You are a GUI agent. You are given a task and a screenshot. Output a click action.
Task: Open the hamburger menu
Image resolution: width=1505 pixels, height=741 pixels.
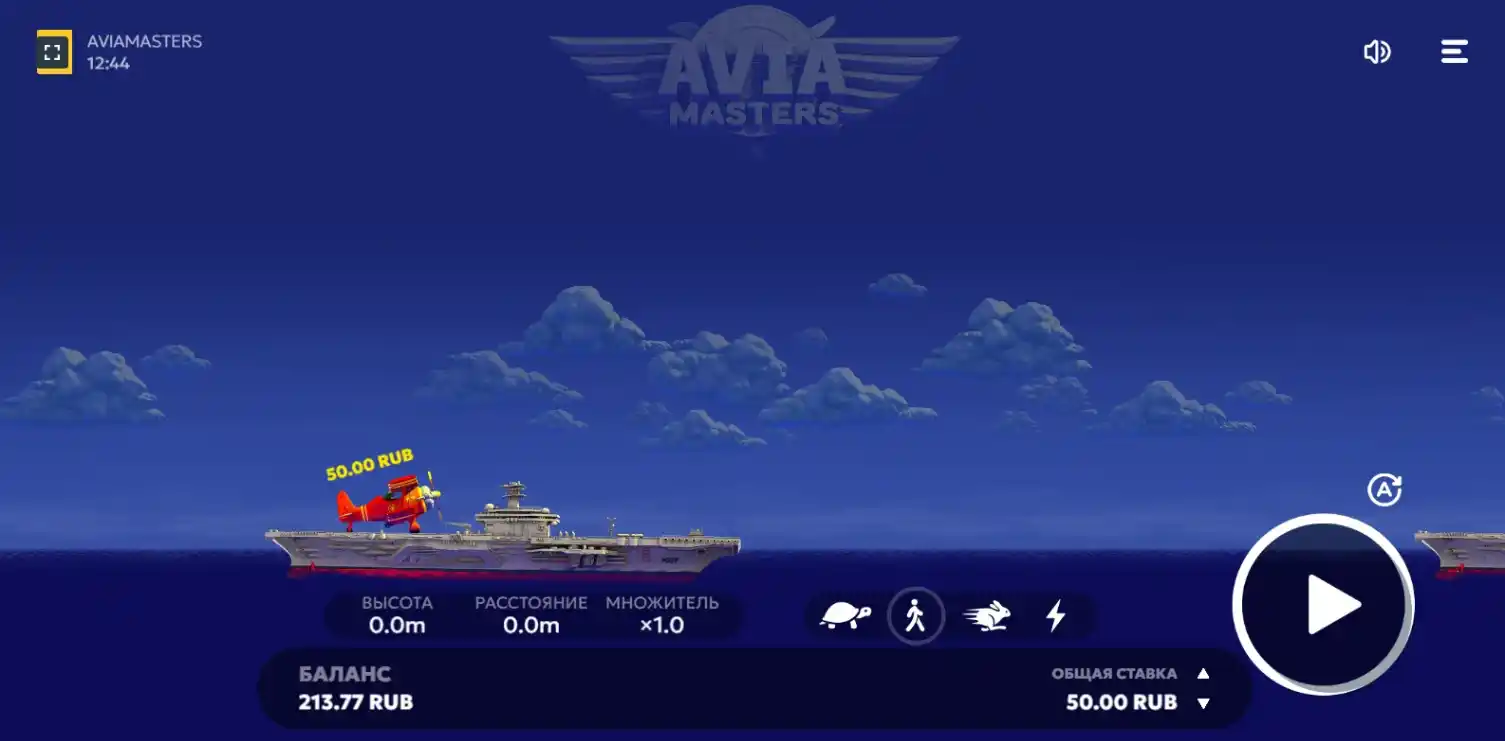click(1453, 51)
